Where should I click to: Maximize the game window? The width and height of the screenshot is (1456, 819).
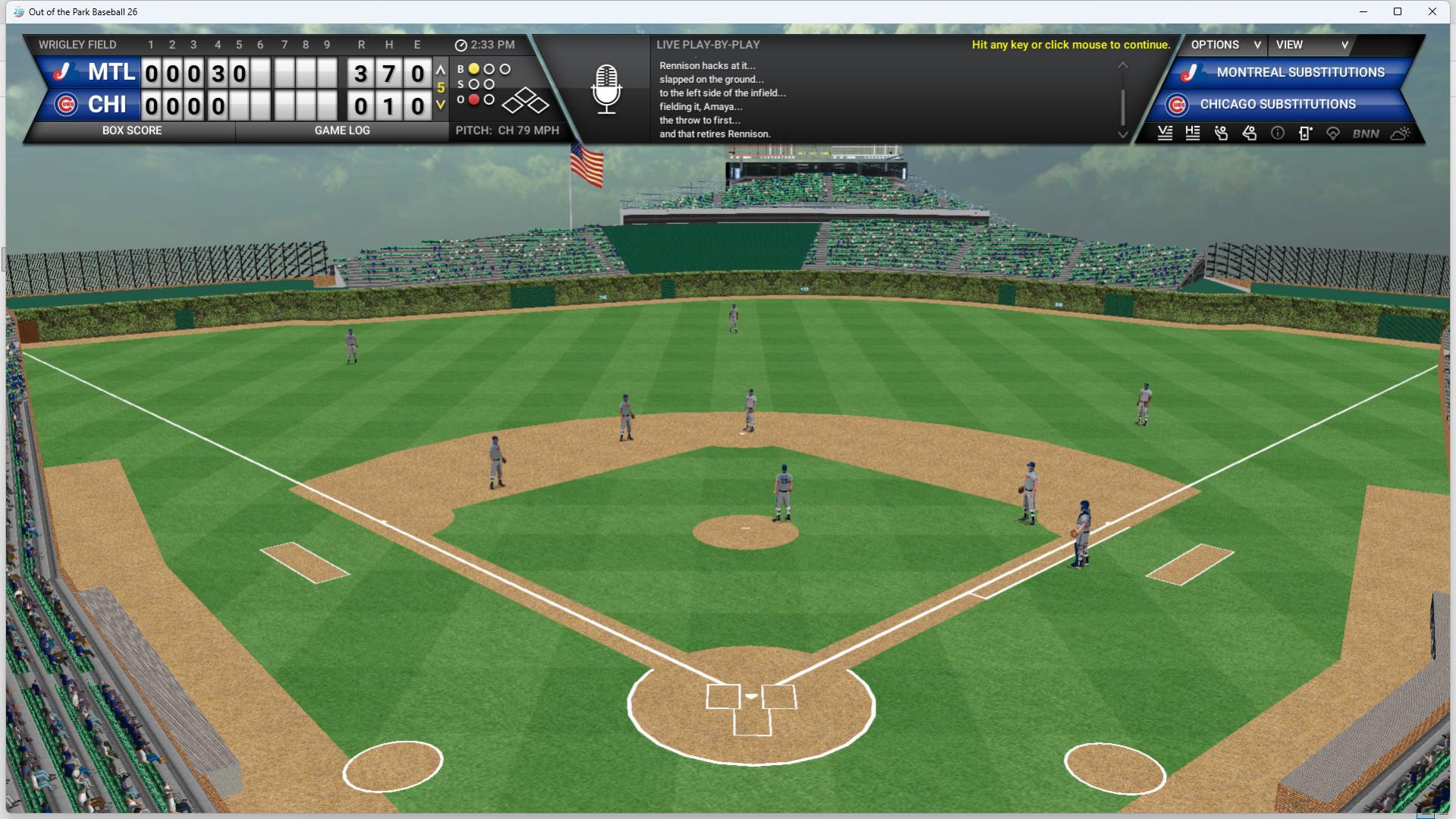[x=1398, y=11]
